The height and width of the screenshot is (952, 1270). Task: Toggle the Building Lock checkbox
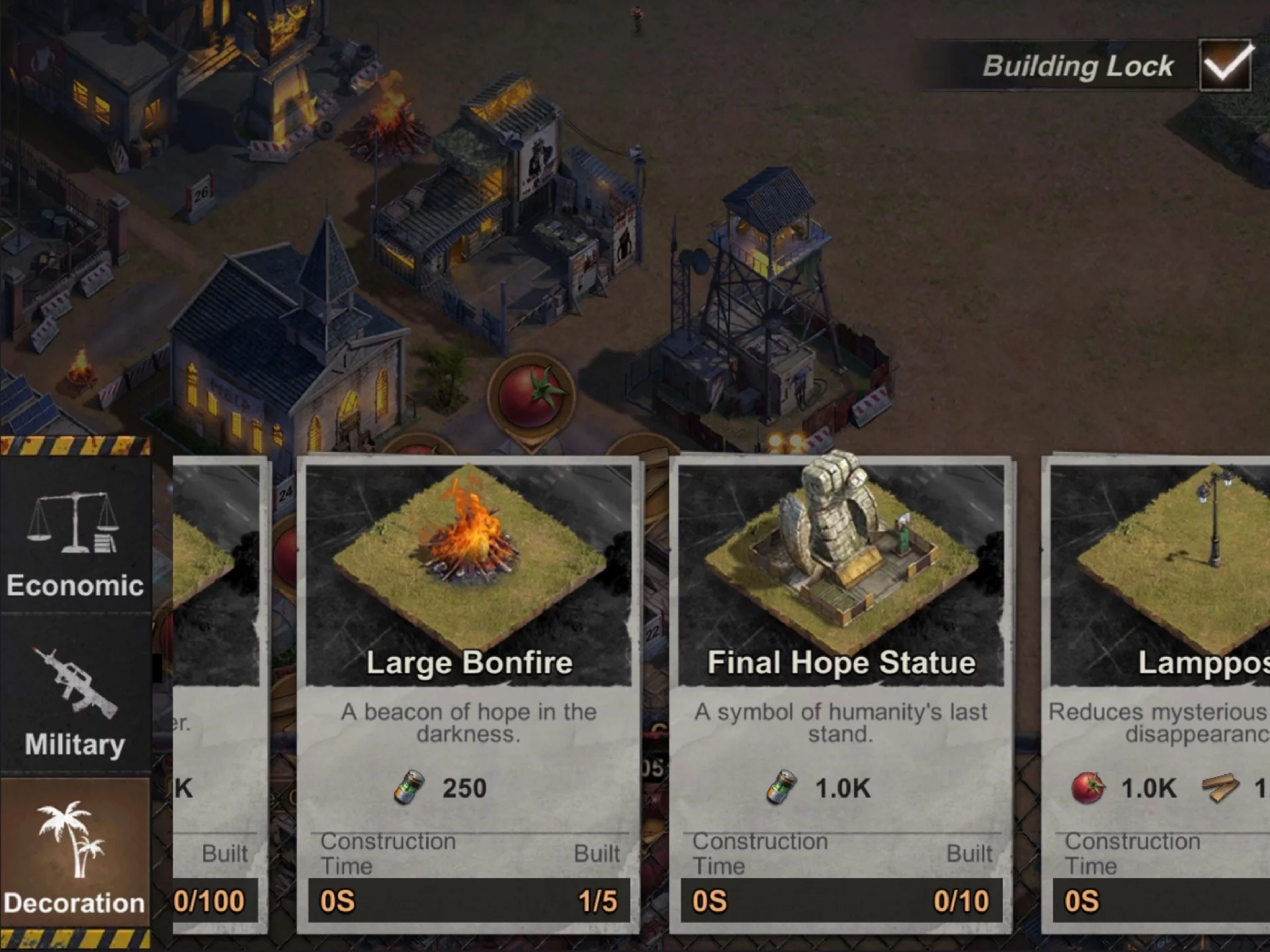1226,65
